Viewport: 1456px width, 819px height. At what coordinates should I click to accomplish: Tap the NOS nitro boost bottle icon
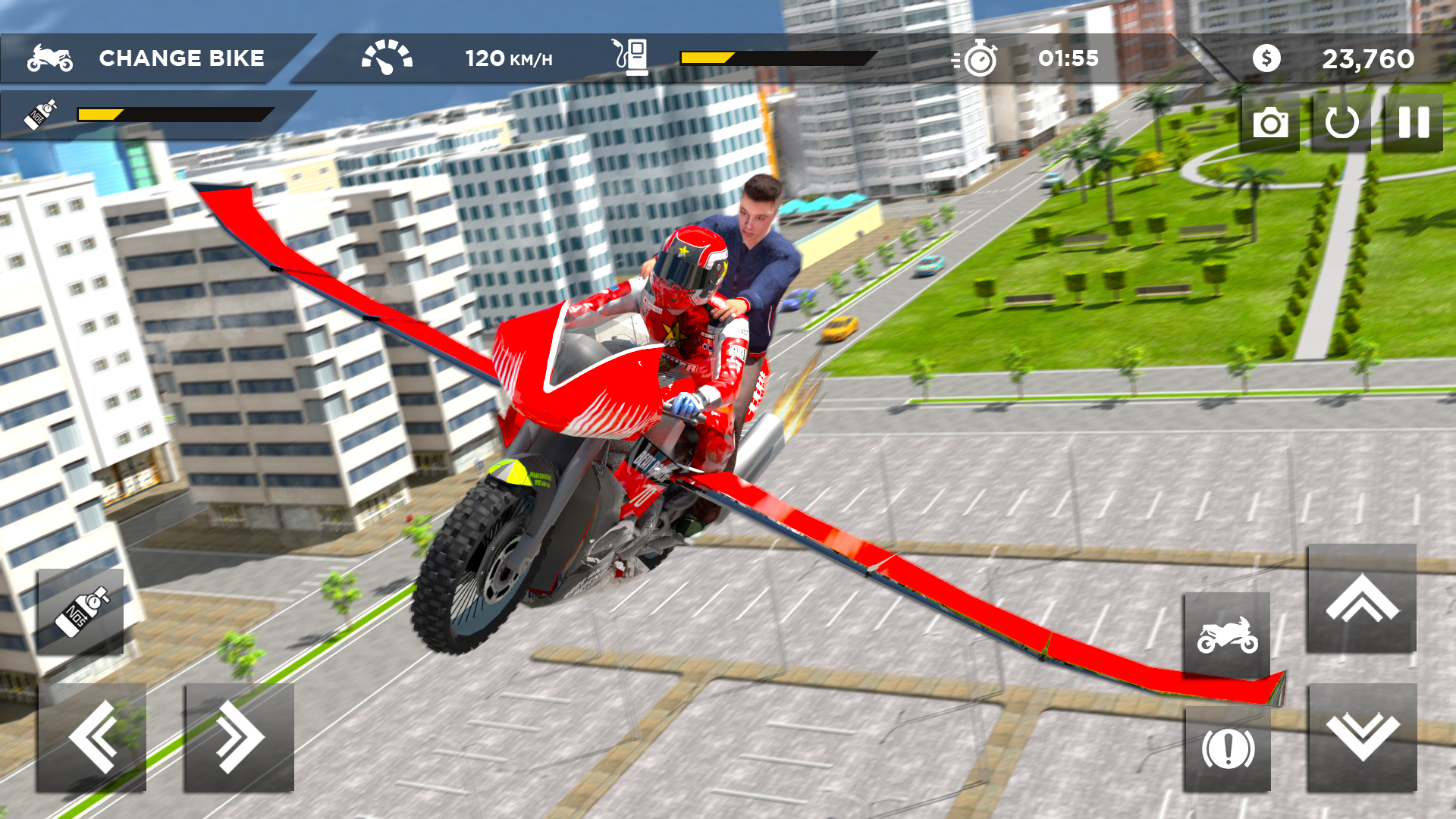[80, 610]
